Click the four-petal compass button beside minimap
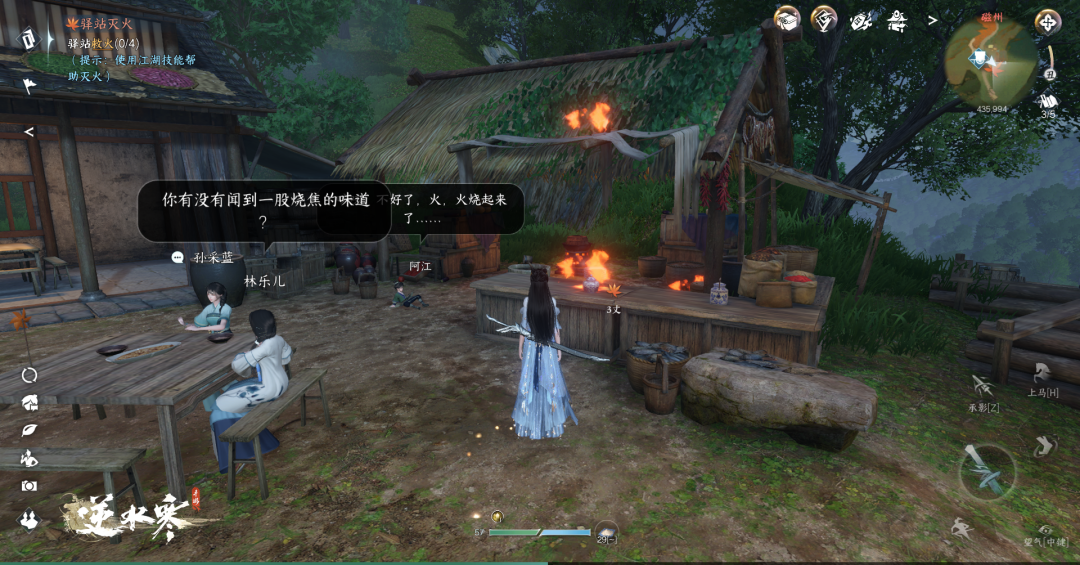This screenshot has height=565, width=1080. [x=1047, y=21]
